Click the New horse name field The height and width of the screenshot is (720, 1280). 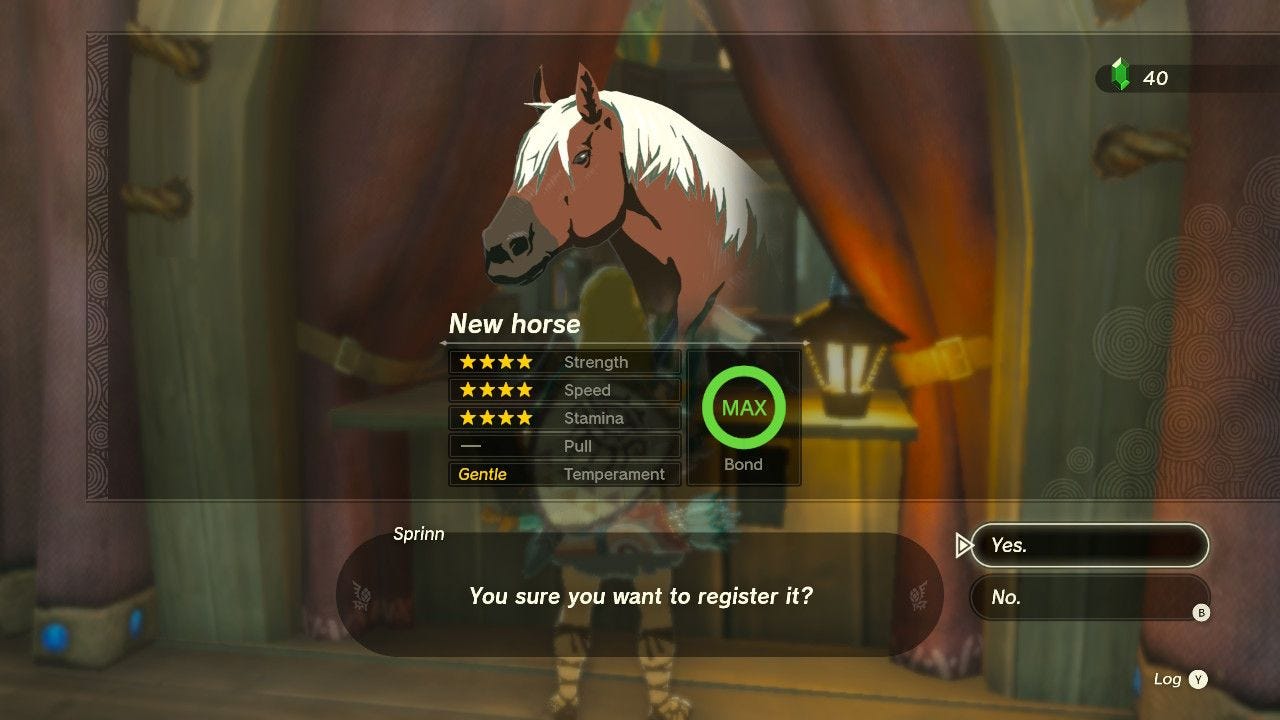[x=516, y=323]
